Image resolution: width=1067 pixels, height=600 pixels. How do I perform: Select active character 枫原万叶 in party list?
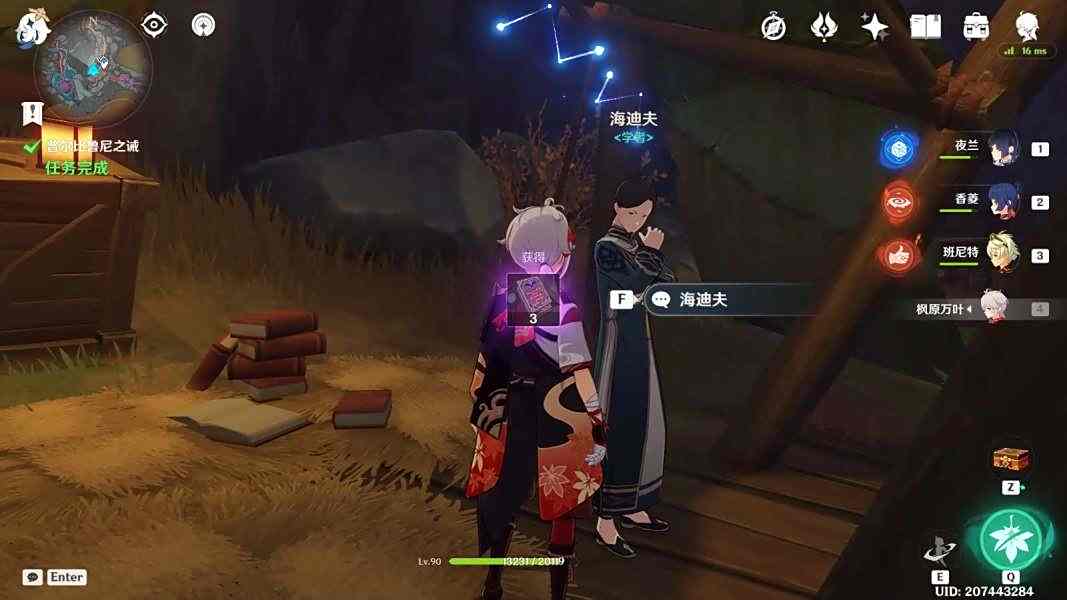tap(990, 309)
